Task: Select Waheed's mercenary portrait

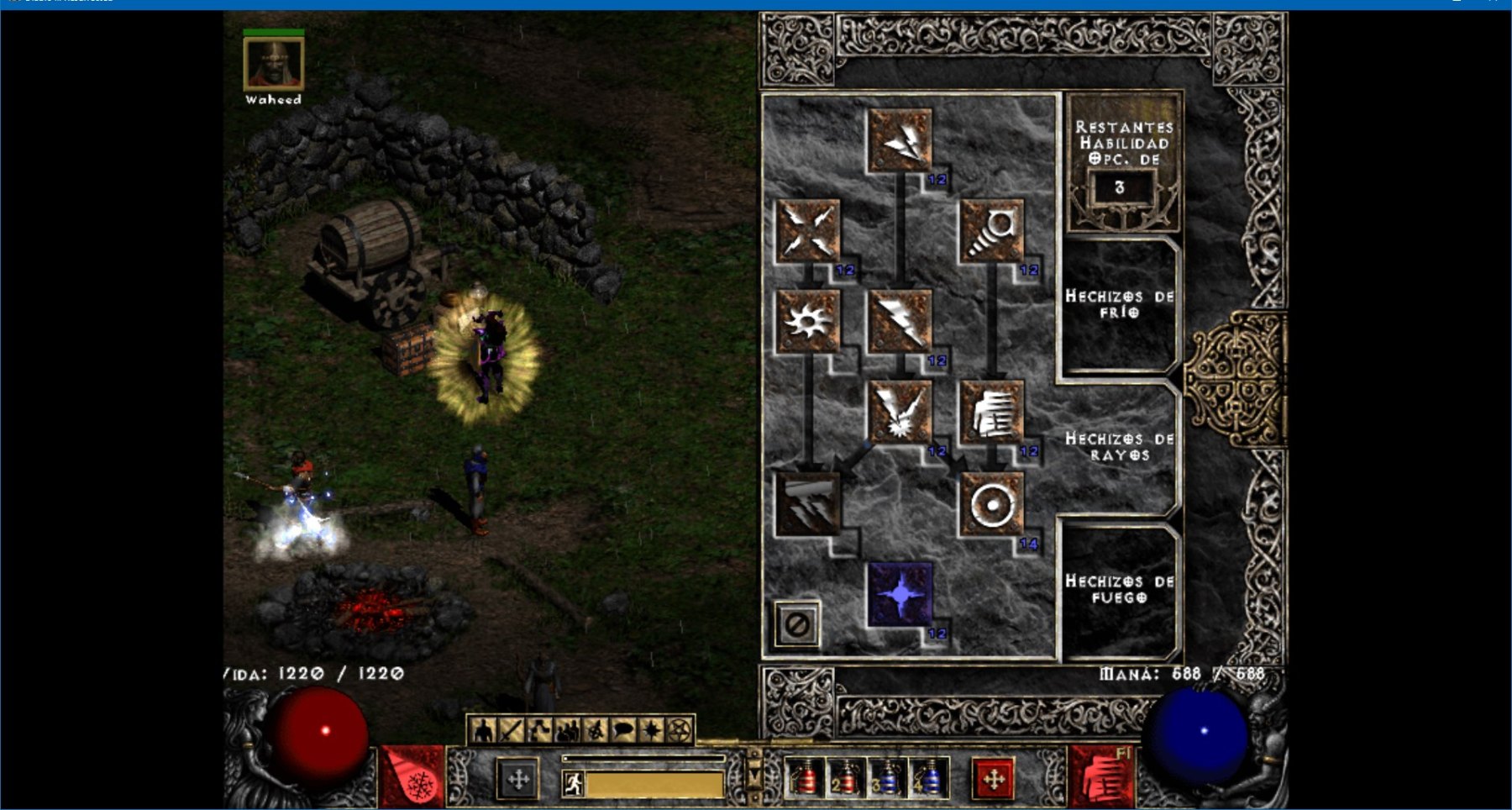Action: pyautogui.click(x=274, y=64)
